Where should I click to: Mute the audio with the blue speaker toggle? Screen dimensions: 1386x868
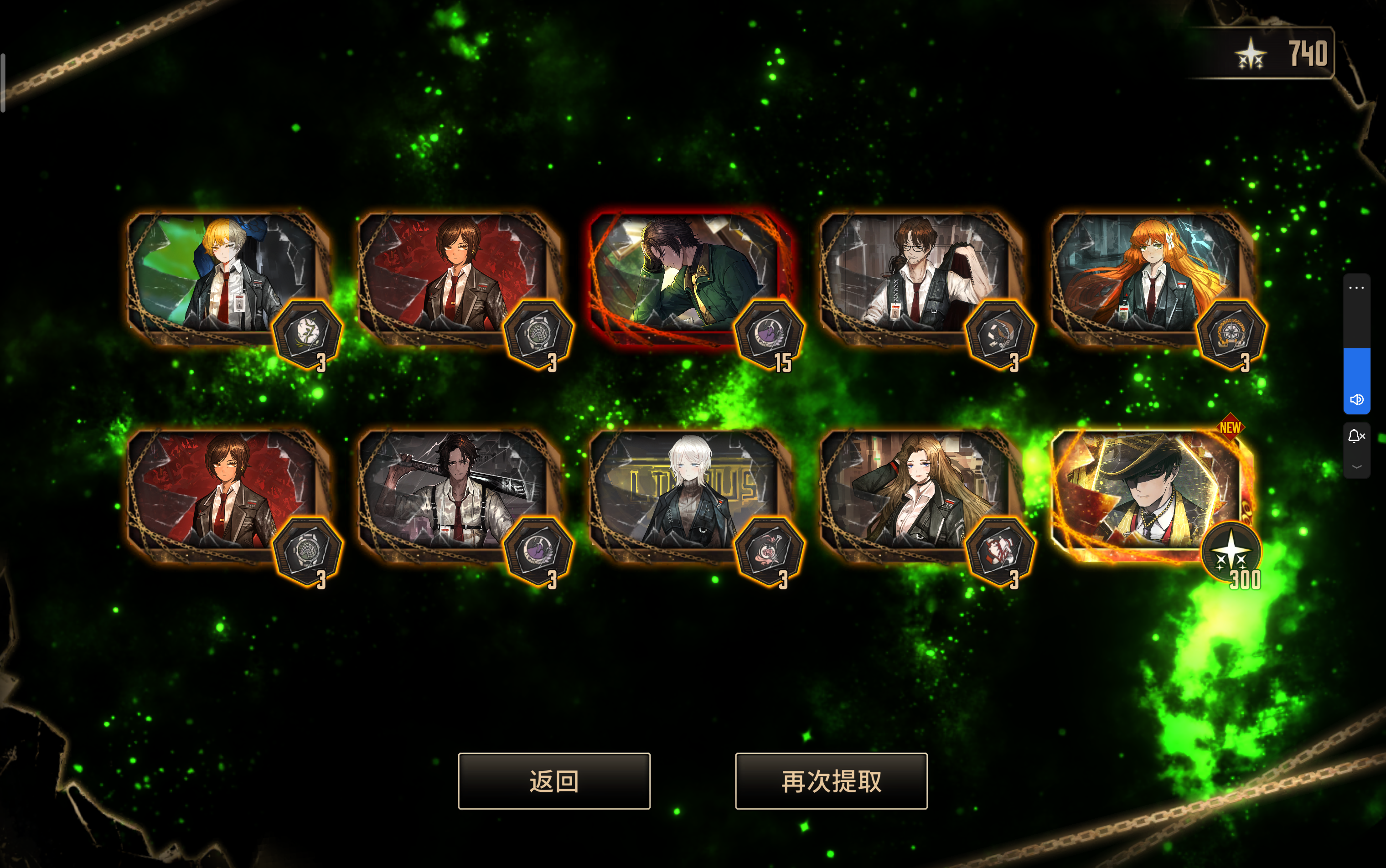pyautogui.click(x=1357, y=398)
